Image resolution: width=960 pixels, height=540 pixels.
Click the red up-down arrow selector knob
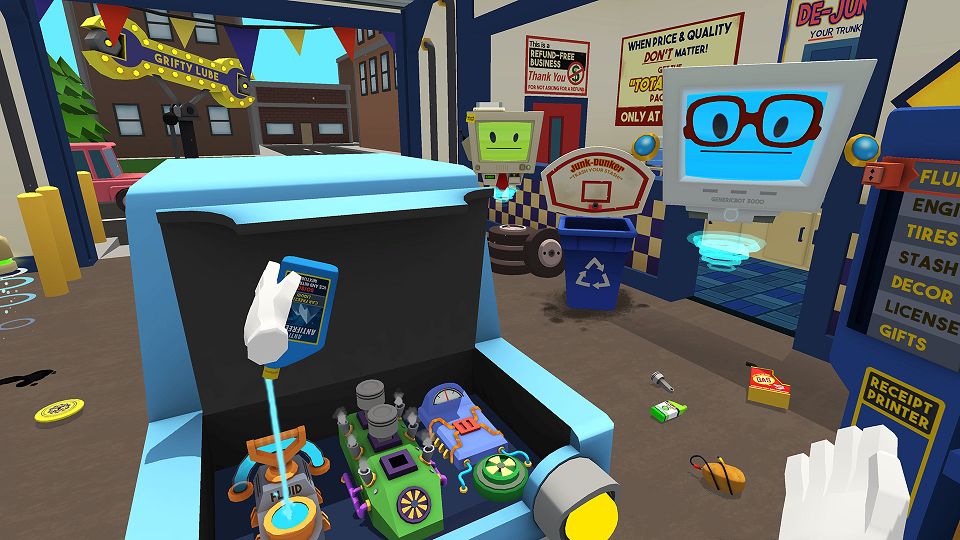(x=870, y=175)
